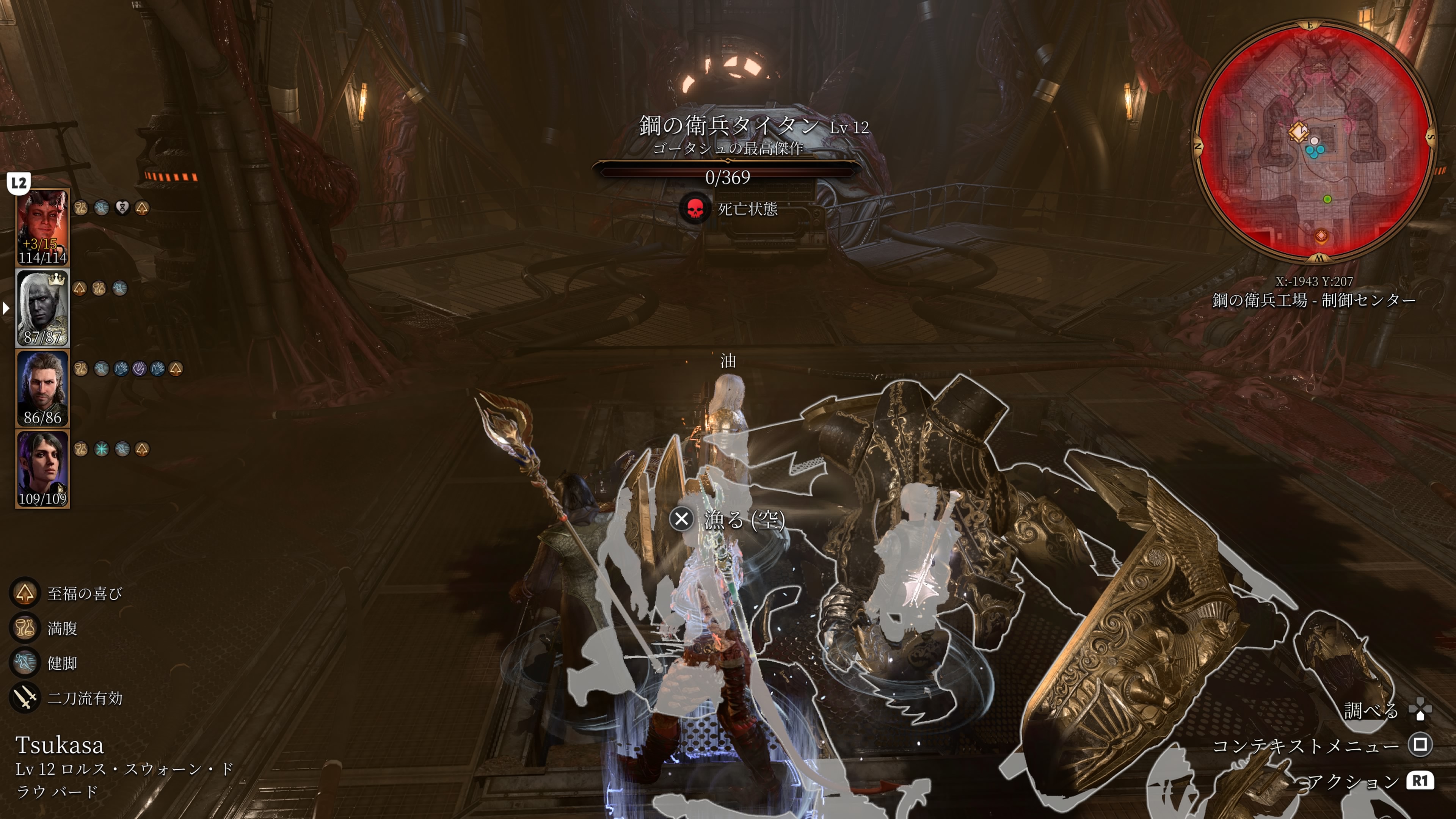
Task: Check the 健脚 status icon
Action: 25,663
